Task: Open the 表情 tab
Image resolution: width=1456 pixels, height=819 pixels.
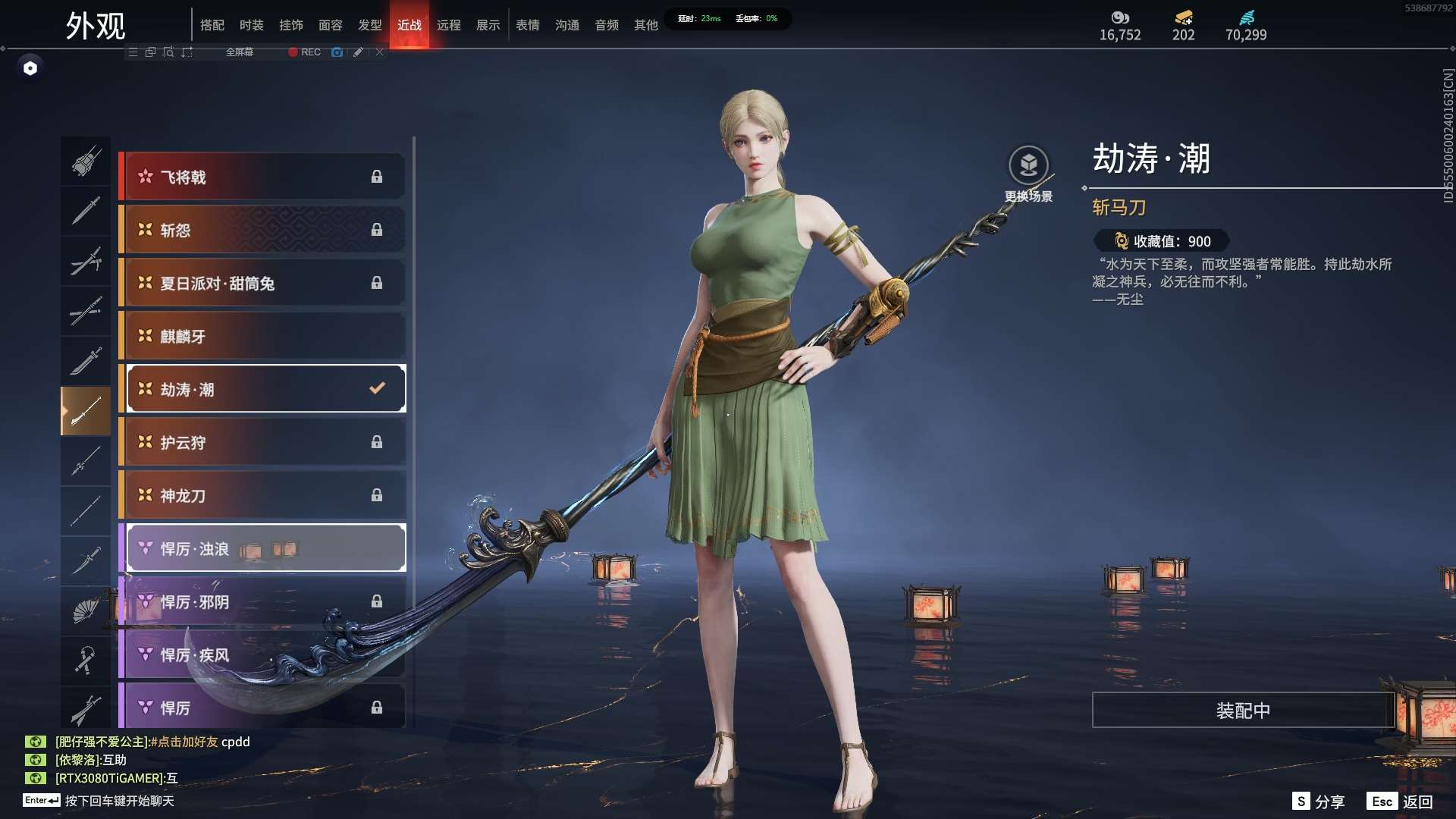Action: click(x=528, y=25)
